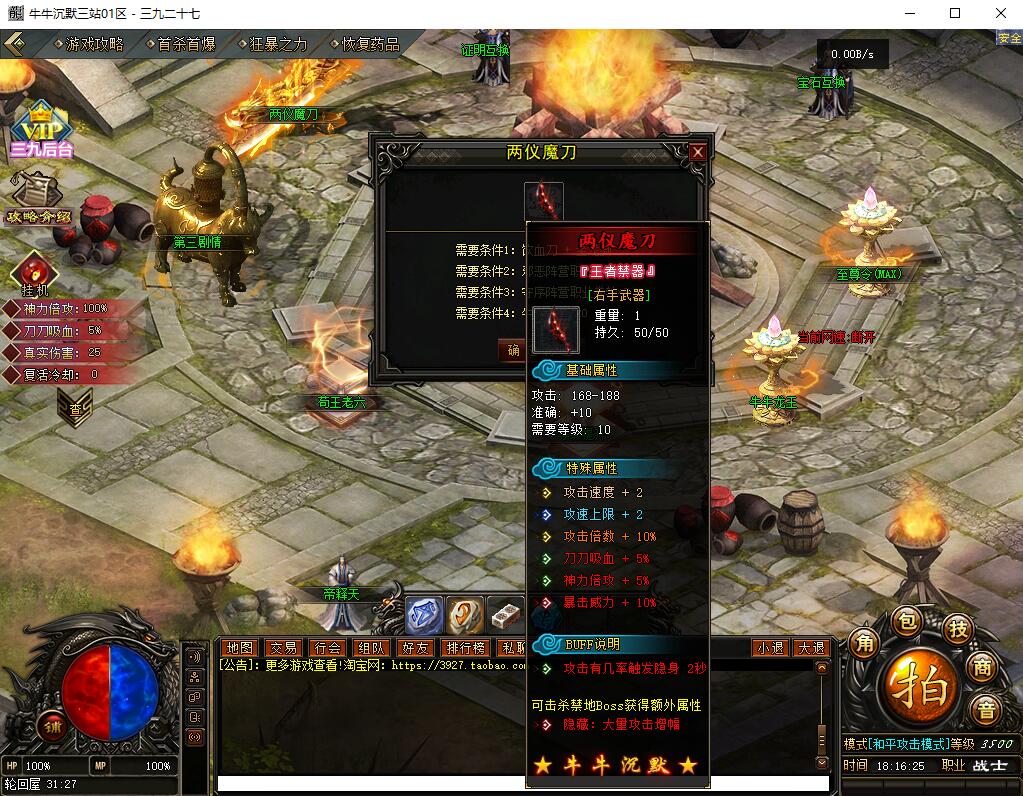
Task: Close the 两仪魔刀 dialog window
Action: point(698,152)
